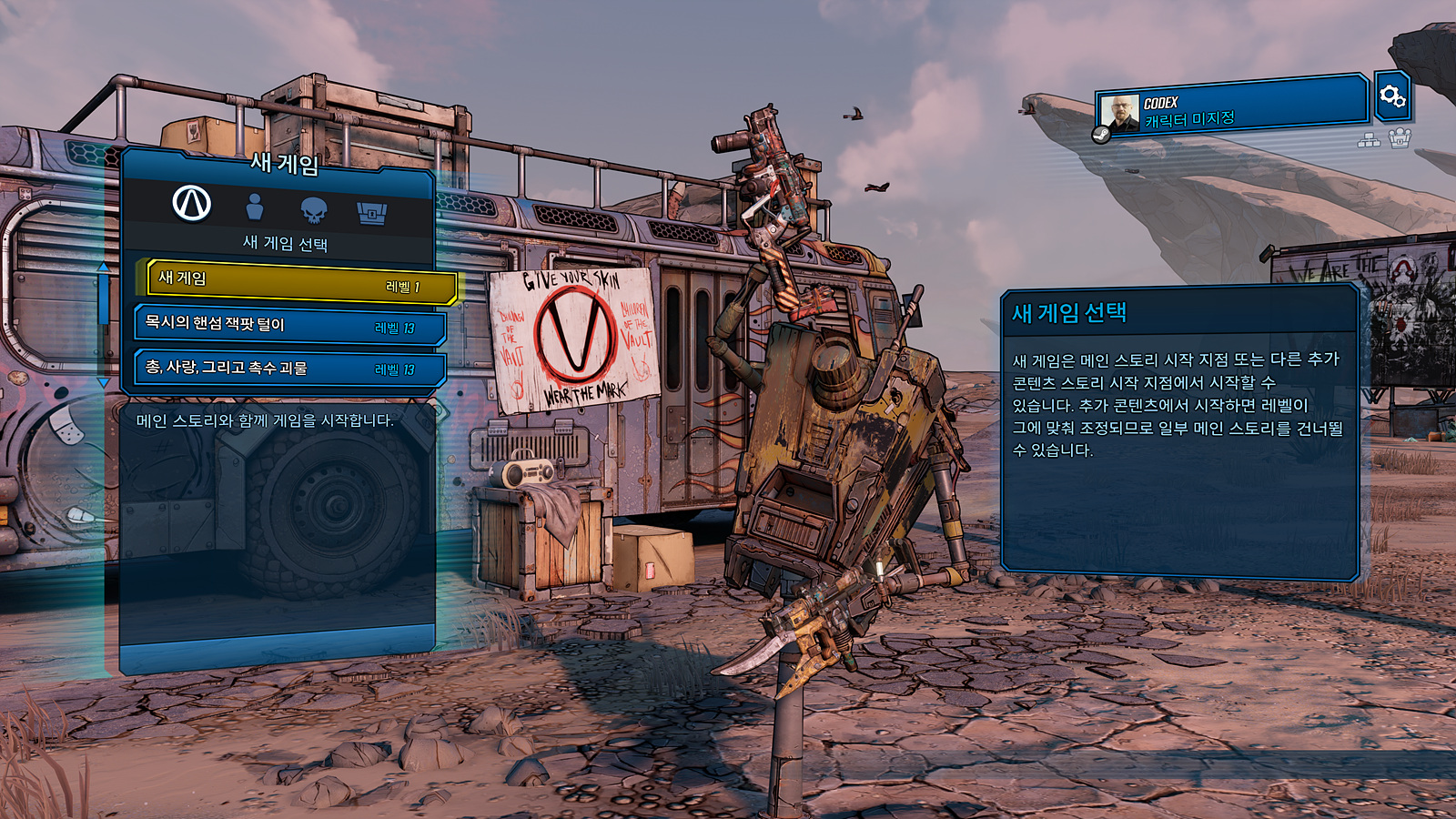Open the character tab with the person icon
Viewport: 1456px width, 819px height.
coord(255,206)
